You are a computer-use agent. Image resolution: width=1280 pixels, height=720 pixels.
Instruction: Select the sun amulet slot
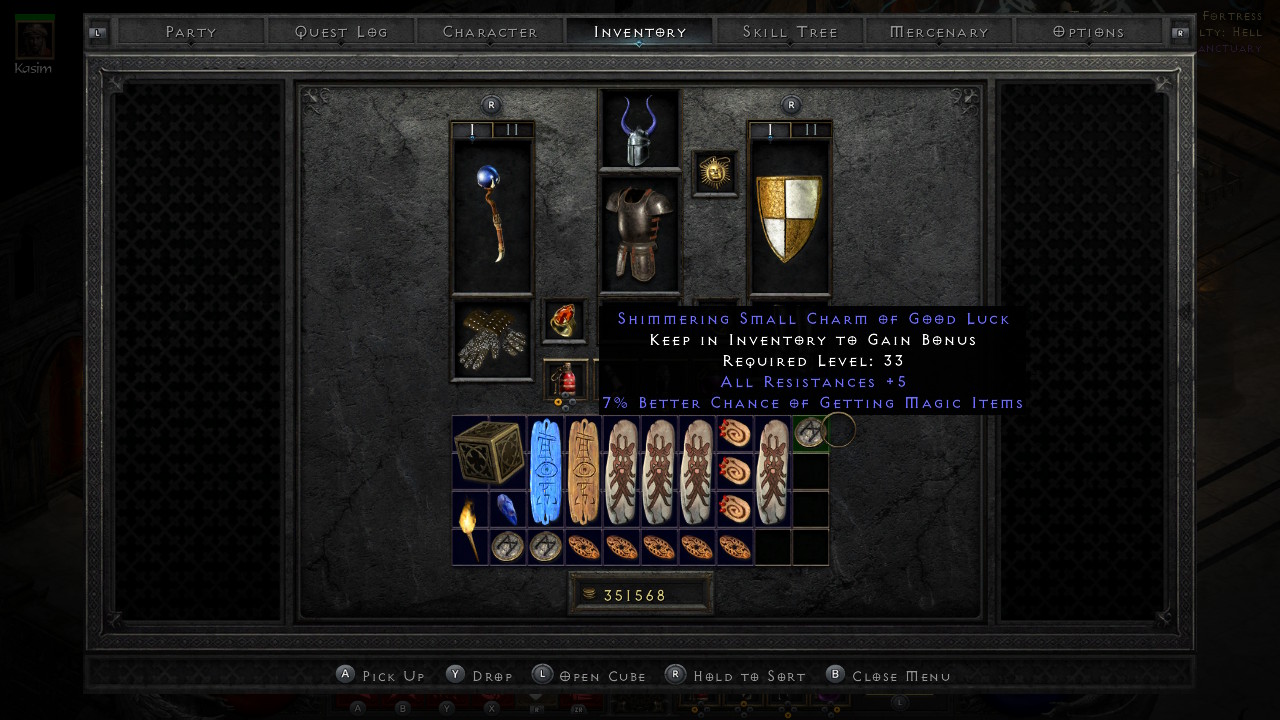715,174
